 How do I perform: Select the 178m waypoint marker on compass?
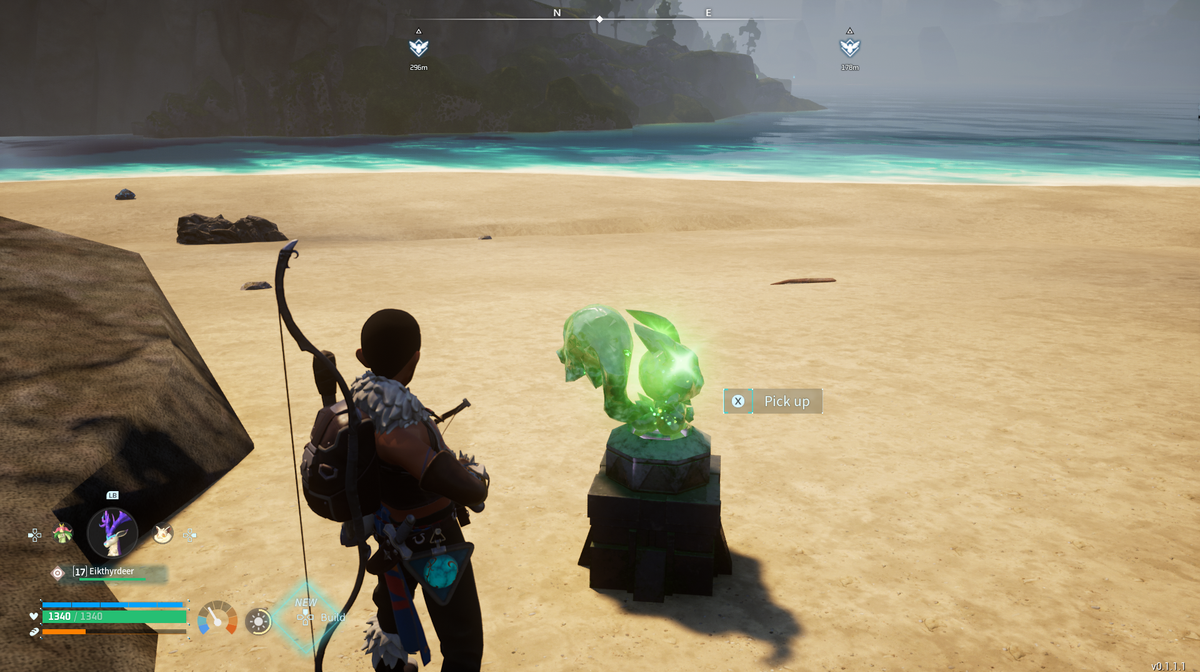850,47
